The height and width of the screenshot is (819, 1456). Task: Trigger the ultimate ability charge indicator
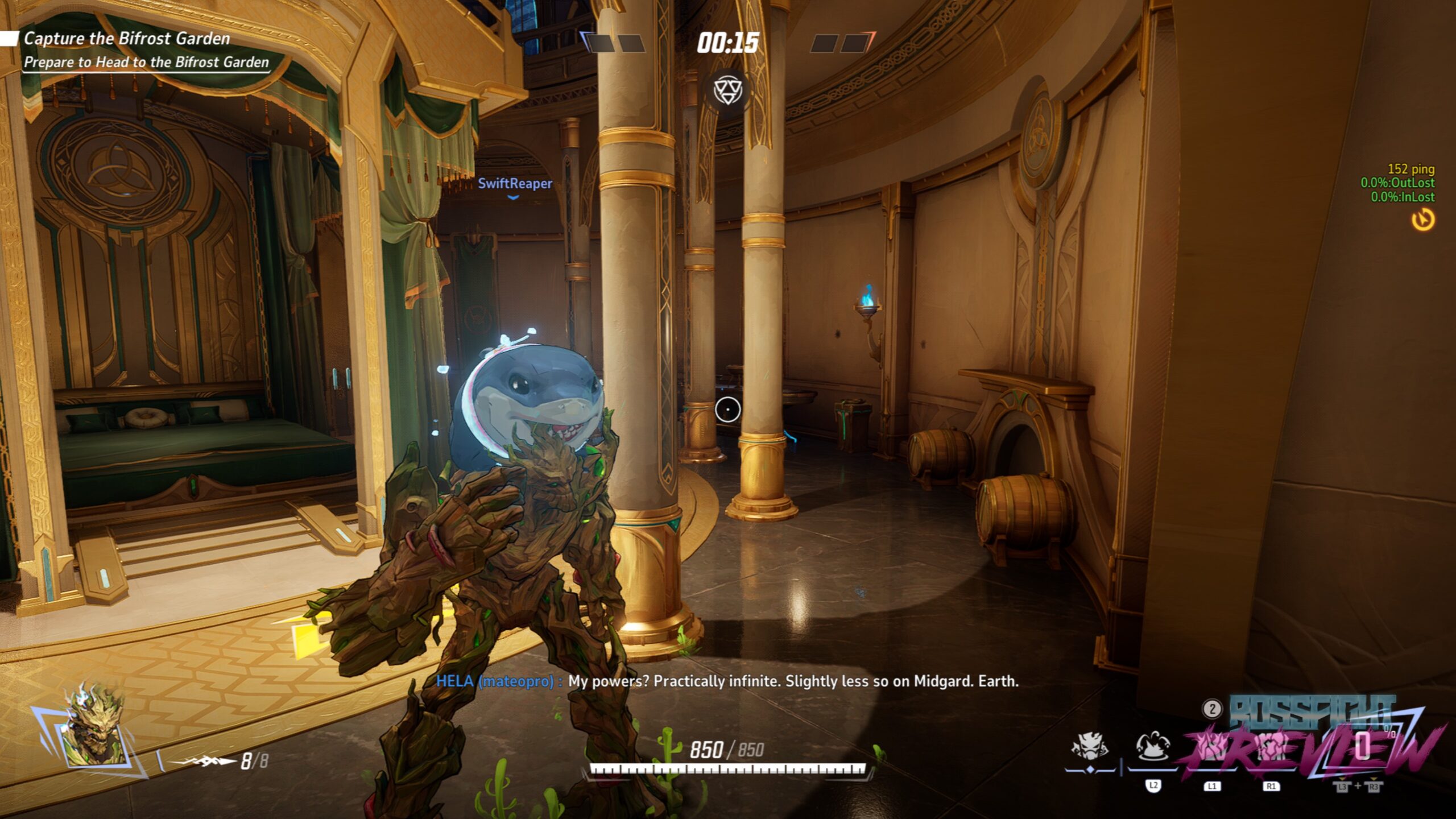pyautogui.click(x=1363, y=746)
